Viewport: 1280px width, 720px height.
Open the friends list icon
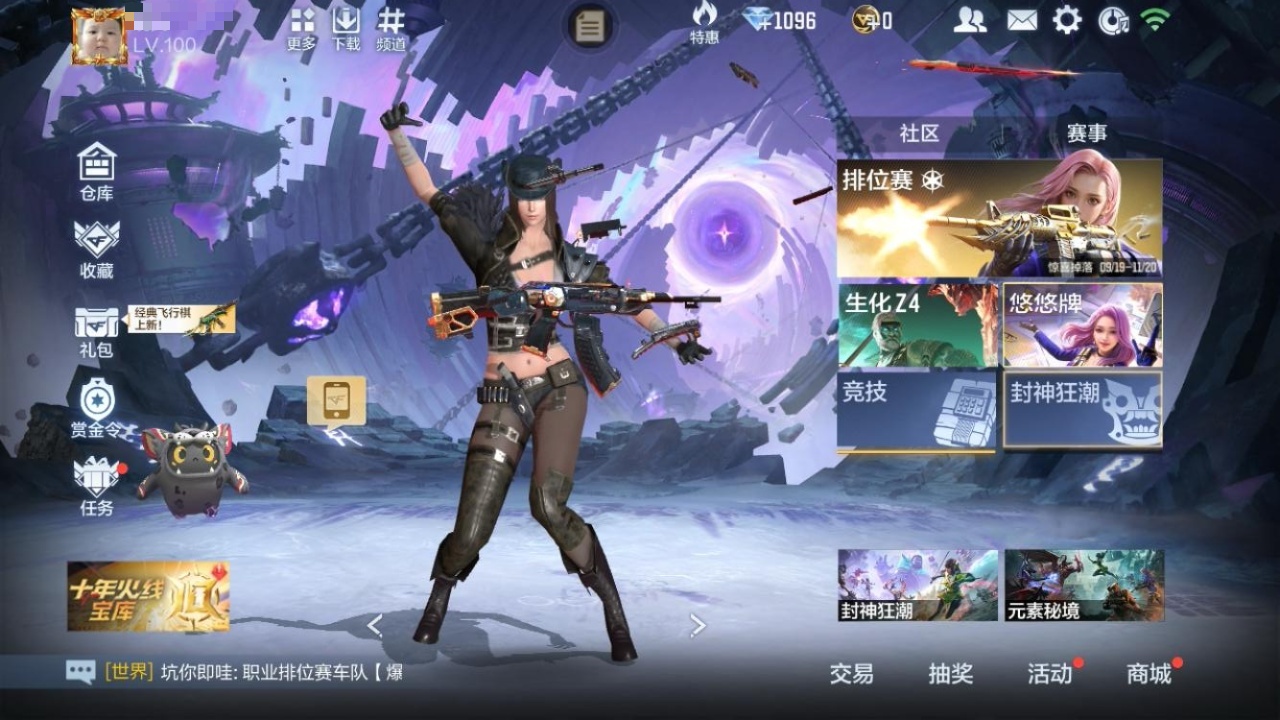[x=969, y=20]
